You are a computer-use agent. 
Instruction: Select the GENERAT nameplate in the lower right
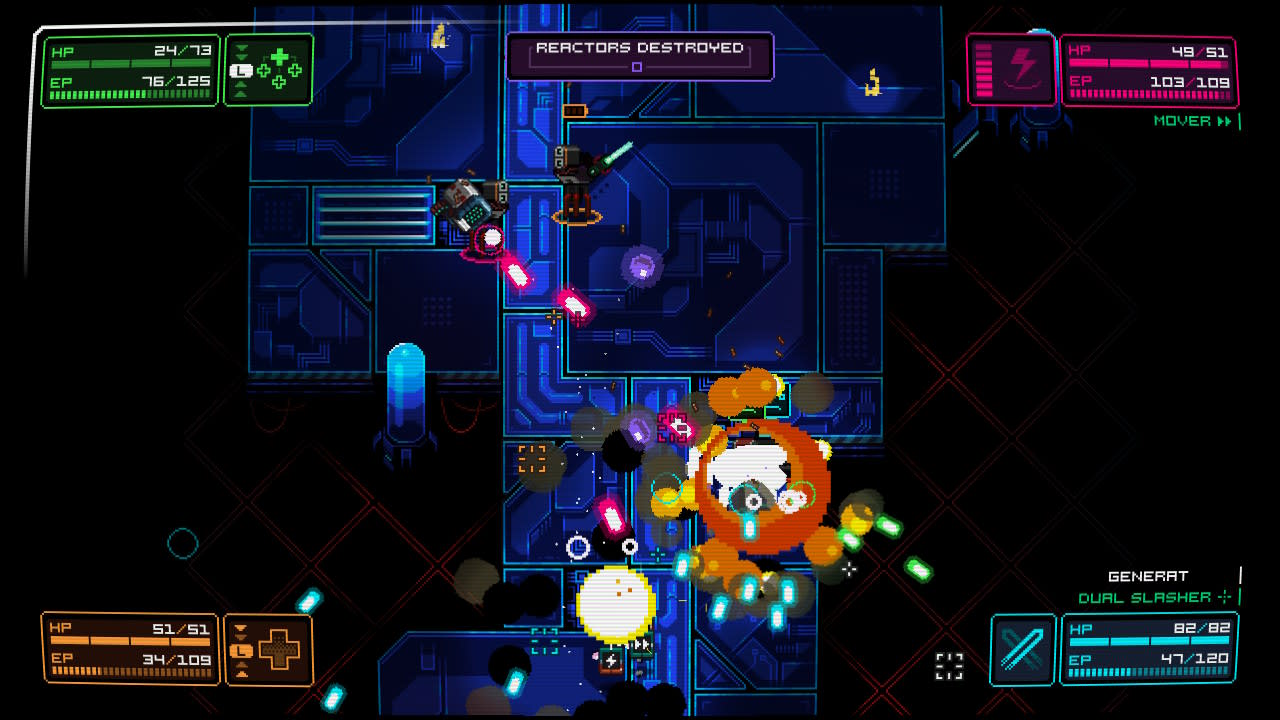[x=1150, y=576]
